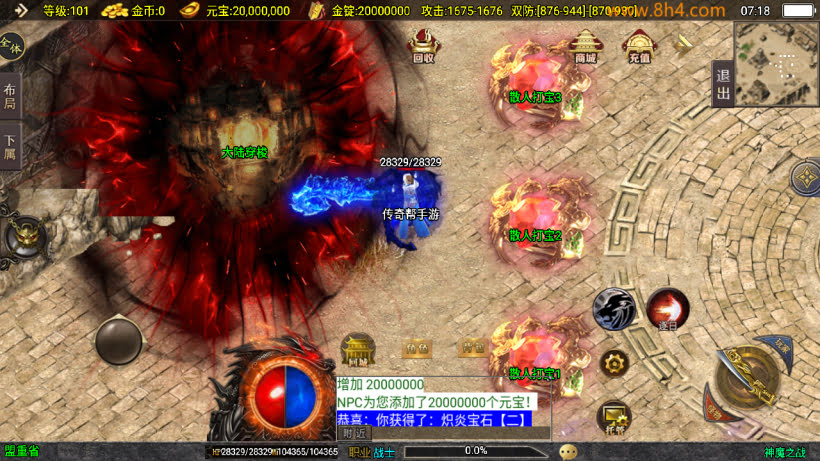Open chat with the speech bubble icon

point(568,452)
